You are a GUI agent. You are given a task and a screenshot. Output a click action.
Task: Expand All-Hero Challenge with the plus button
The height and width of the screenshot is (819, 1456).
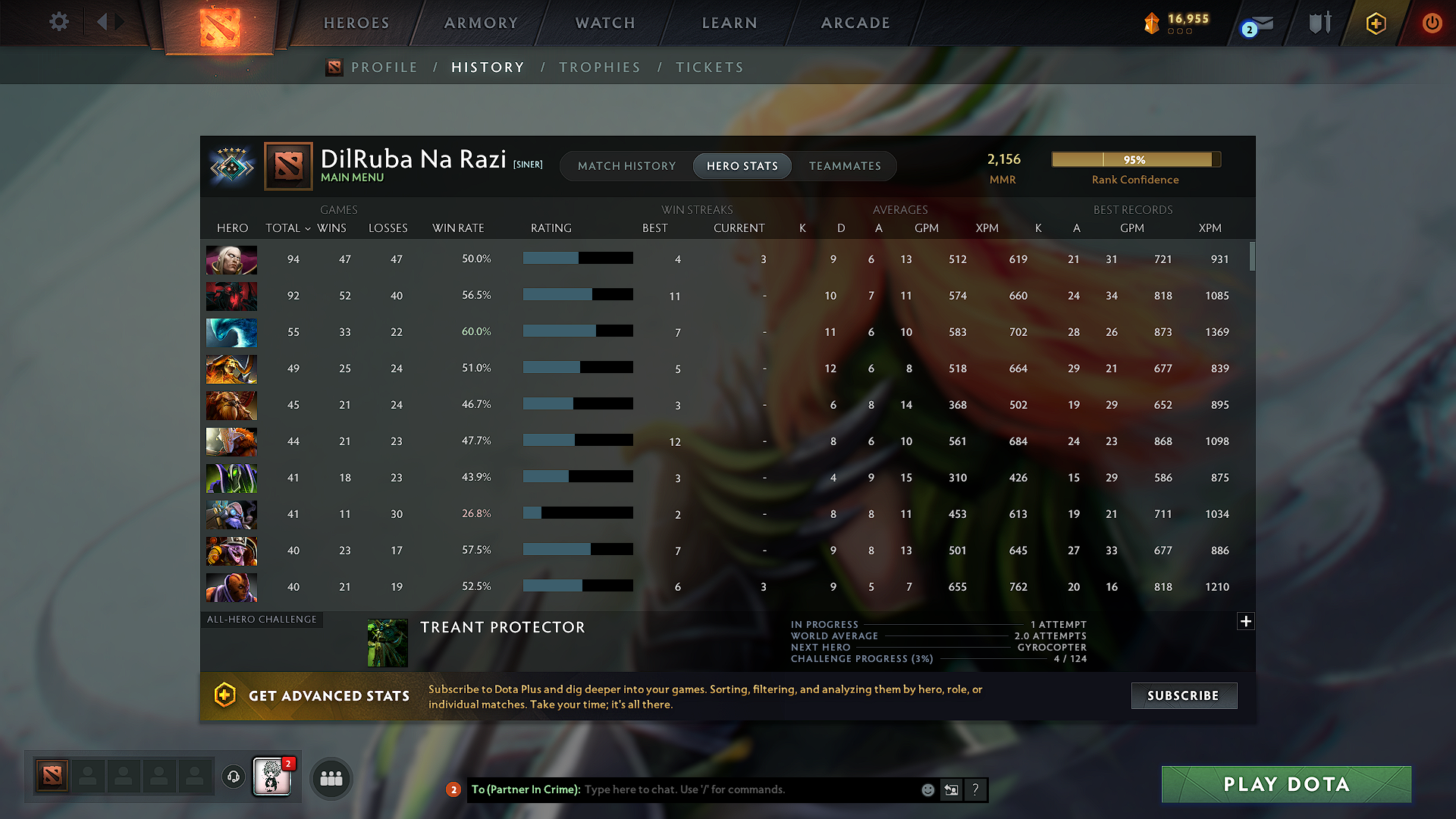pos(1246,621)
